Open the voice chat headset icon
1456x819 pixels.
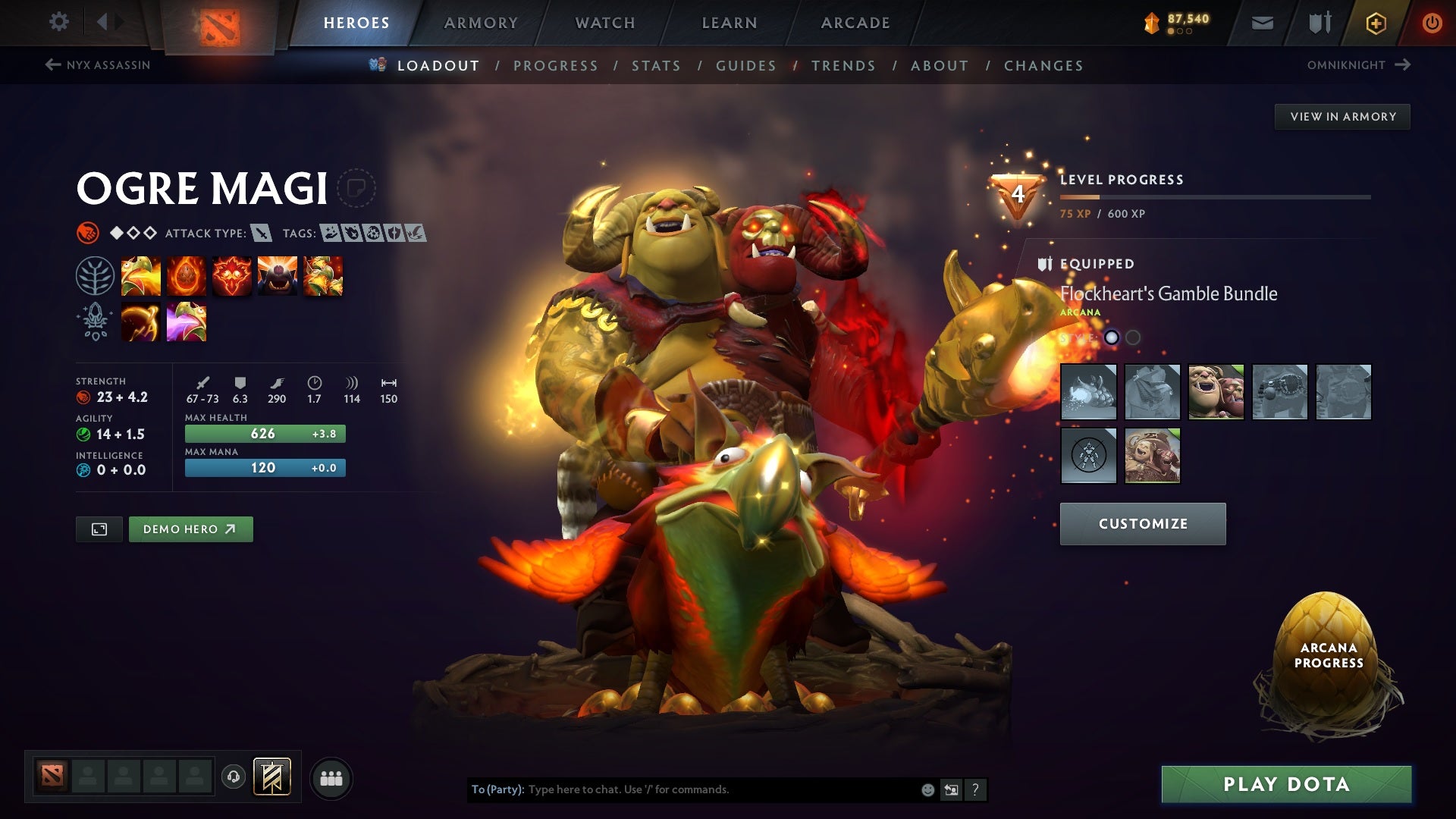click(x=233, y=777)
